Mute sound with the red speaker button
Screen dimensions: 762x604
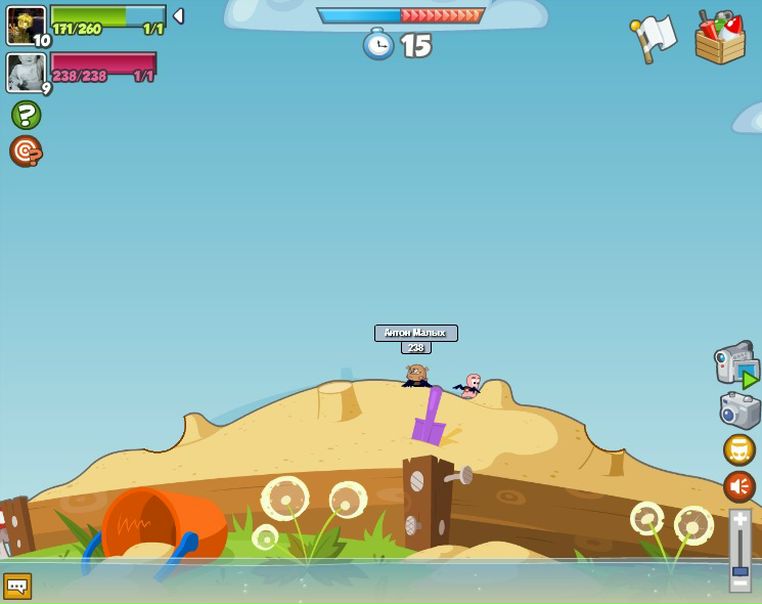739,487
